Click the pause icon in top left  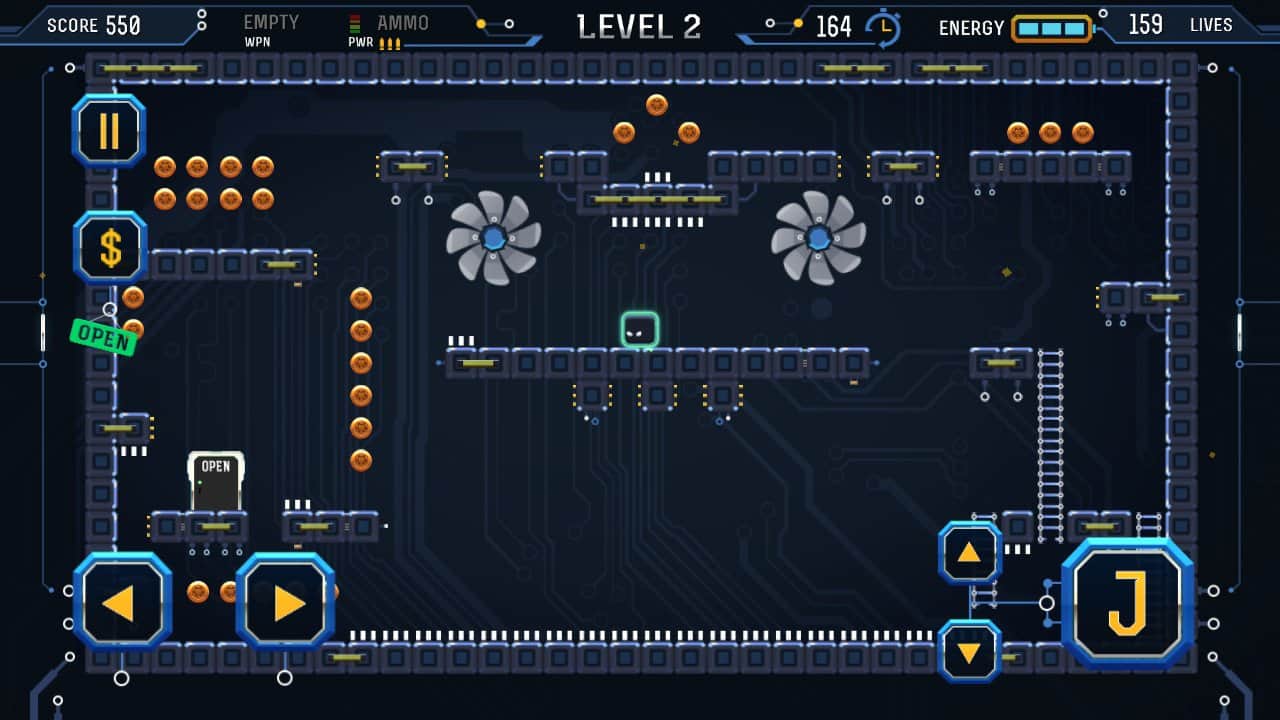pos(110,130)
